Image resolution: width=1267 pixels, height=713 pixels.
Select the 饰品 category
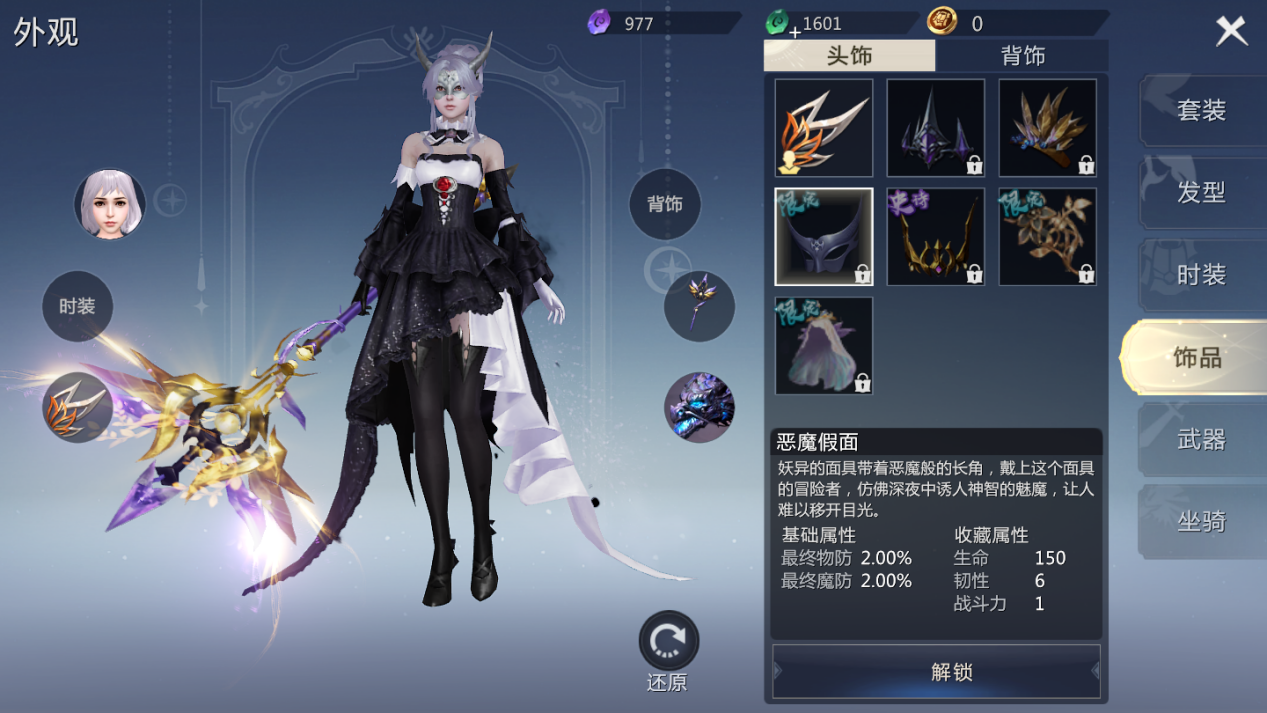pyautogui.click(x=1197, y=357)
